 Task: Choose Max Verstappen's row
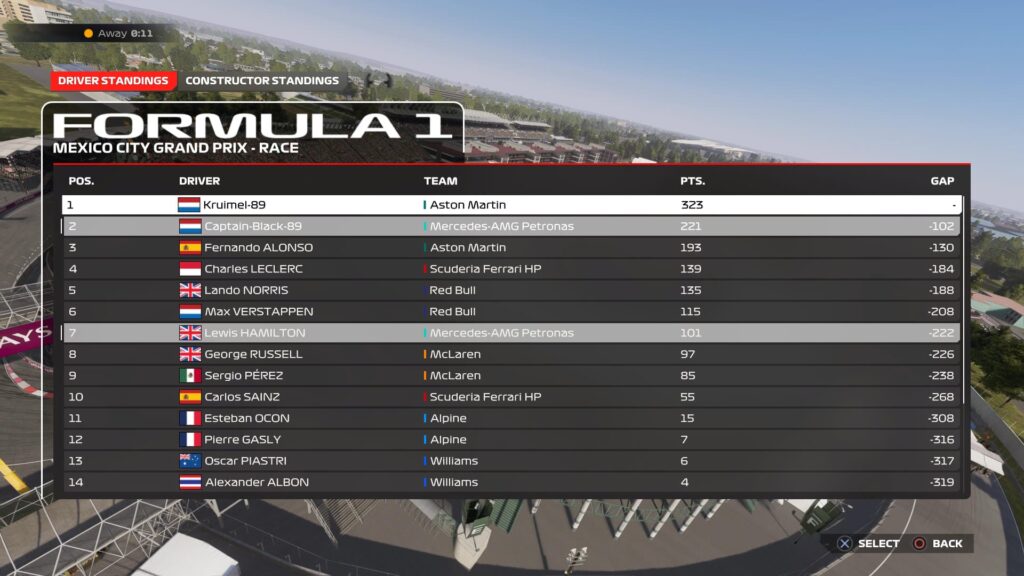(x=511, y=312)
